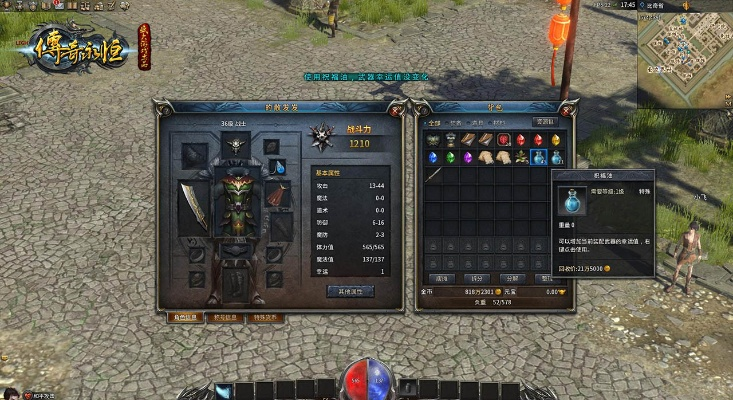Open the 其他属性 attributes button
This screenshot has width=733, height=400.
[350, 291]
